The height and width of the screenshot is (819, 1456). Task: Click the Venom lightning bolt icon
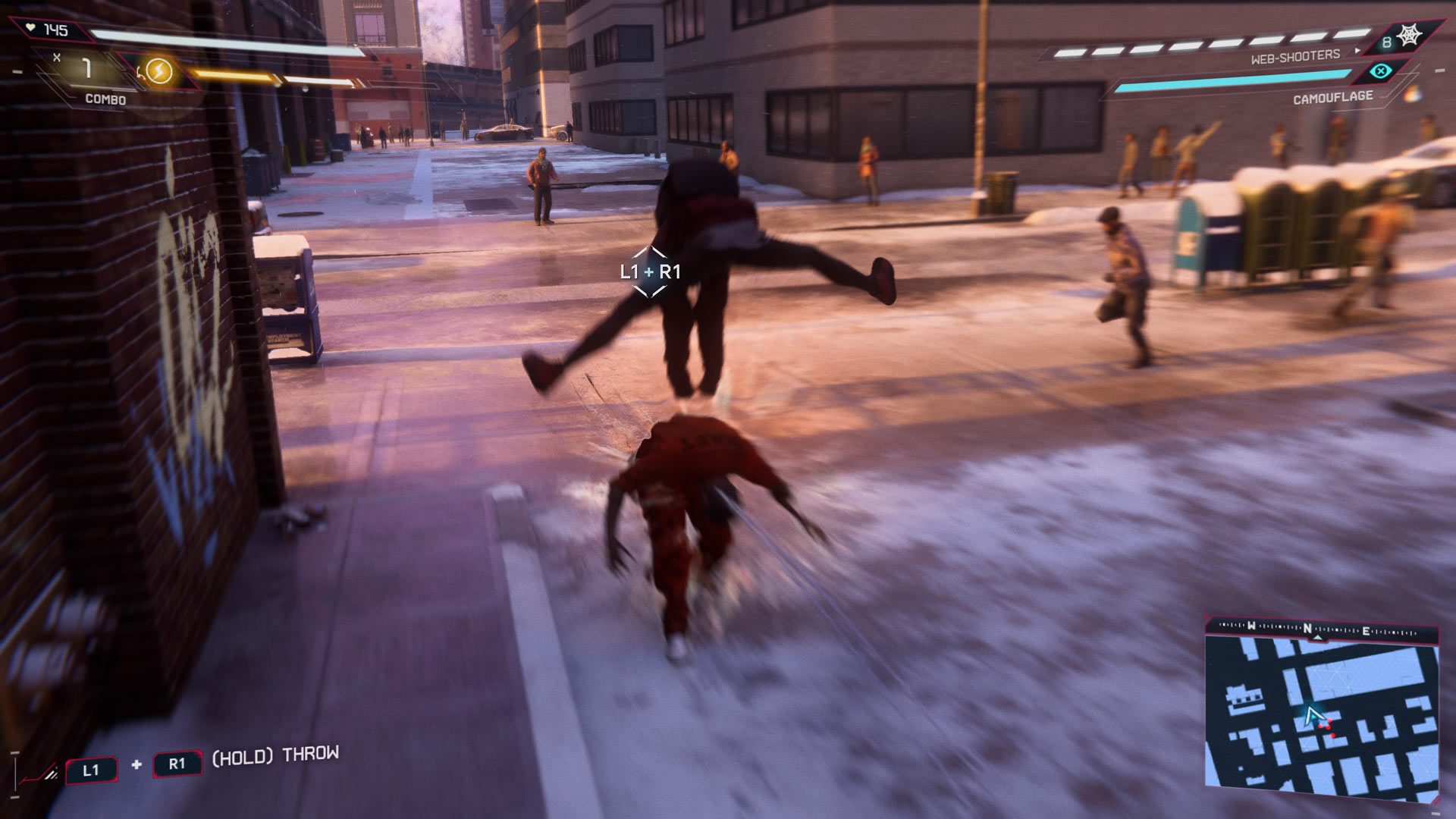click(158, 72)
